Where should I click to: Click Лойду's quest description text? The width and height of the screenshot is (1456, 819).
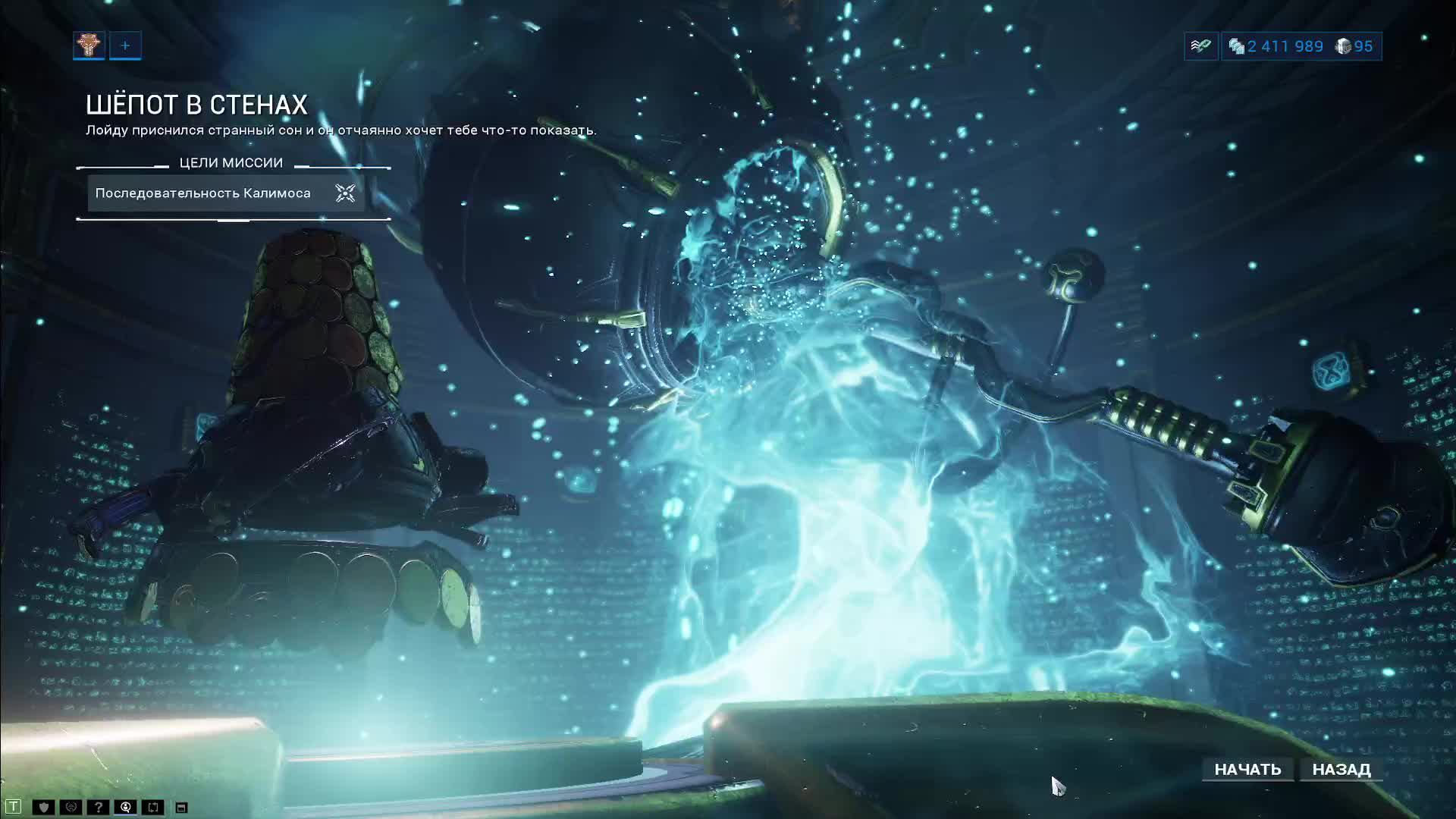tap(341, 129)
